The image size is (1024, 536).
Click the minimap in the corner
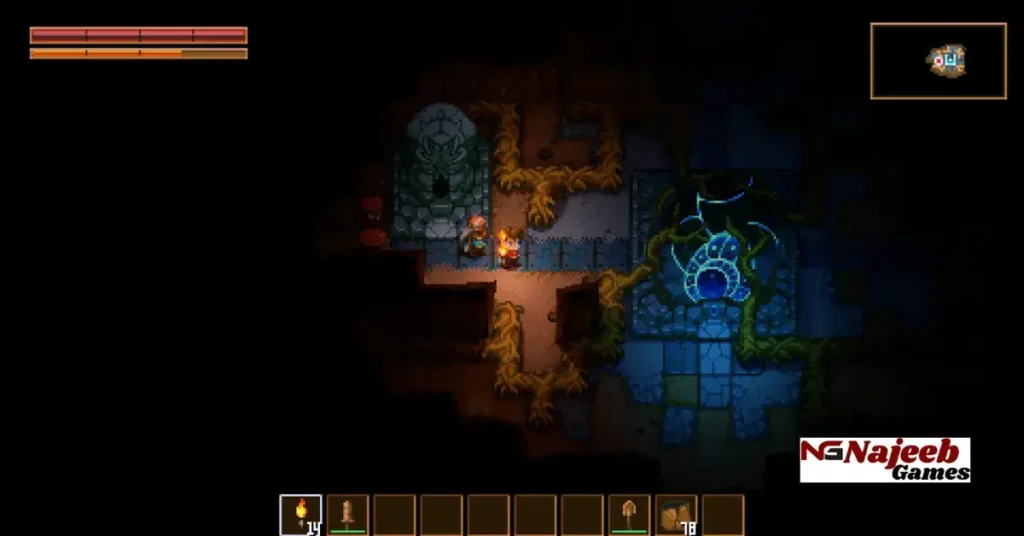[x=938, y=61]
